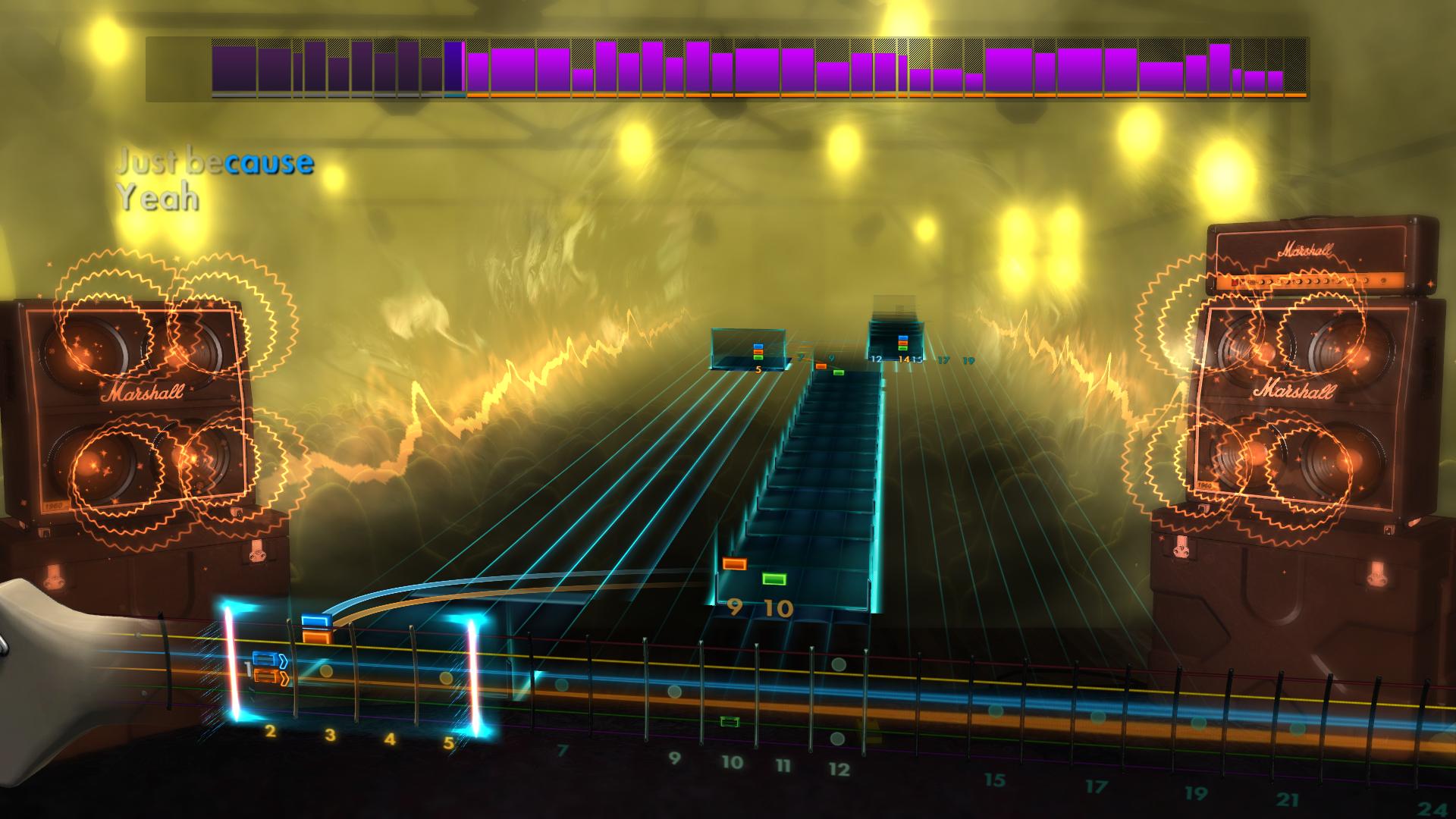Click the fret number 12 on the fretboard
This screenshot has height=819, width=1456.
pos(838,768)
